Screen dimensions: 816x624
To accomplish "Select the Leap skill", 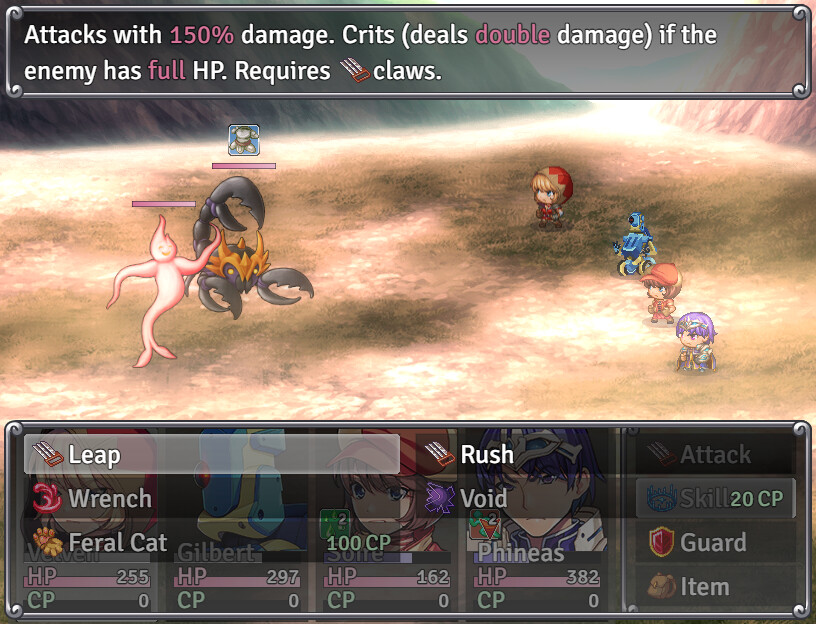I will click(212, 455).
